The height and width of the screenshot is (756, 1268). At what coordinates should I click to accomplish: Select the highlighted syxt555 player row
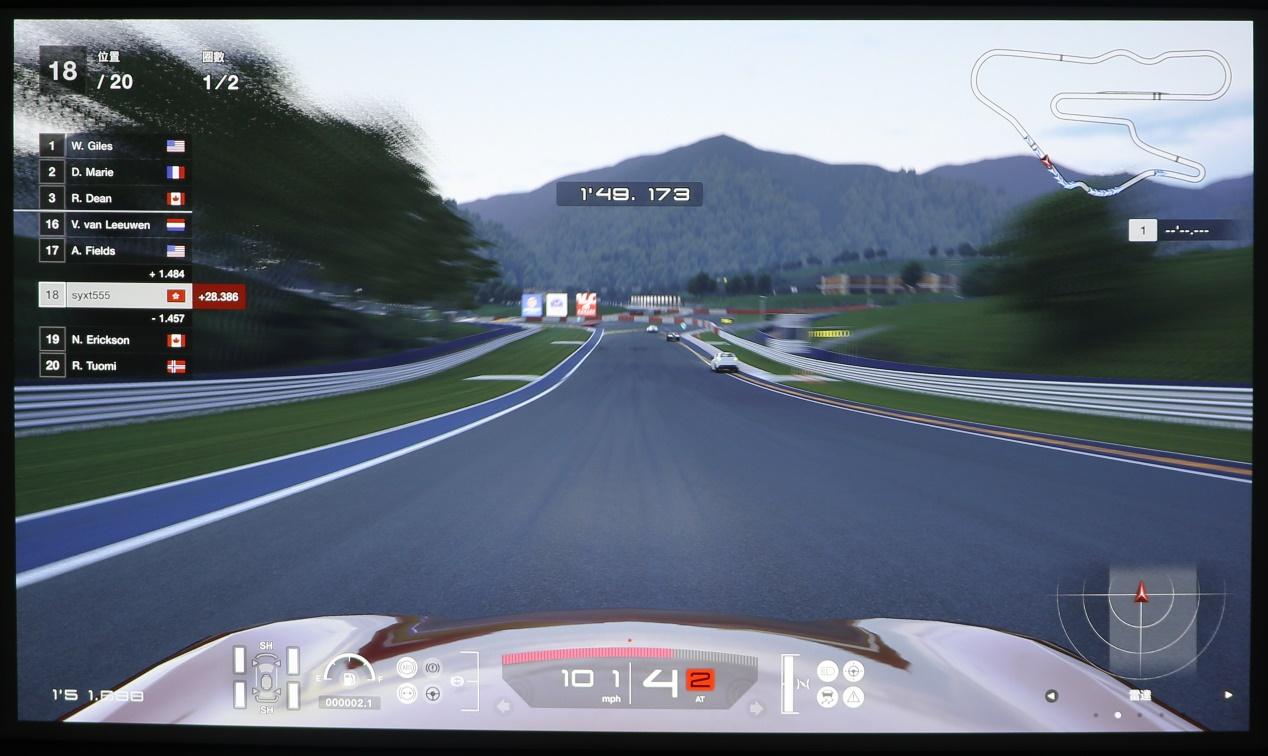(x=115, y=295)
